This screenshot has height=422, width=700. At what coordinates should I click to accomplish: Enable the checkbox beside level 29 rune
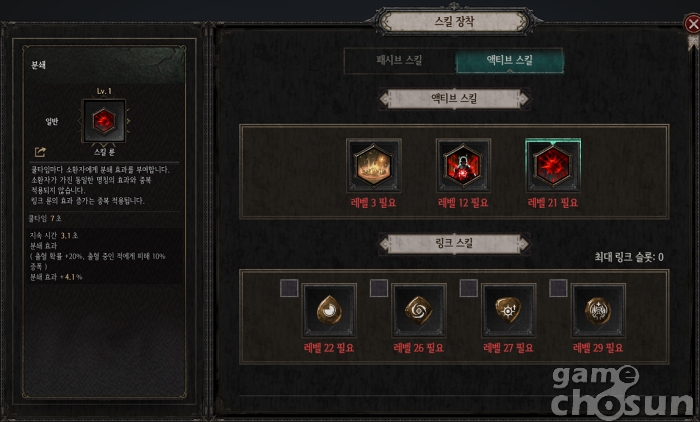[558, 288]
